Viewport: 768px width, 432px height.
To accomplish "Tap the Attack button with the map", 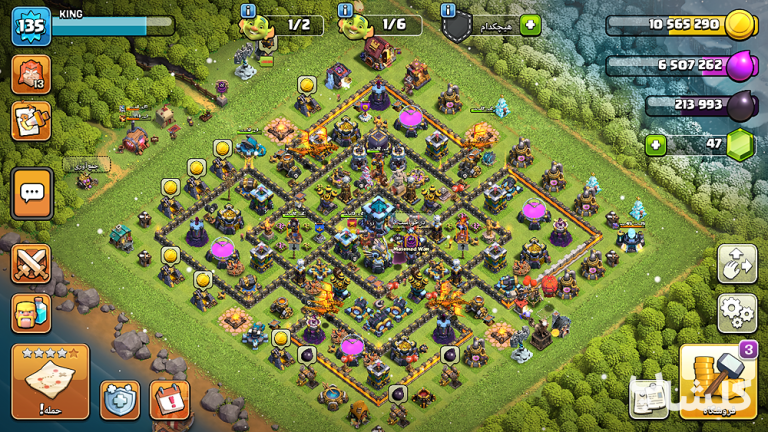I will 50,380.
